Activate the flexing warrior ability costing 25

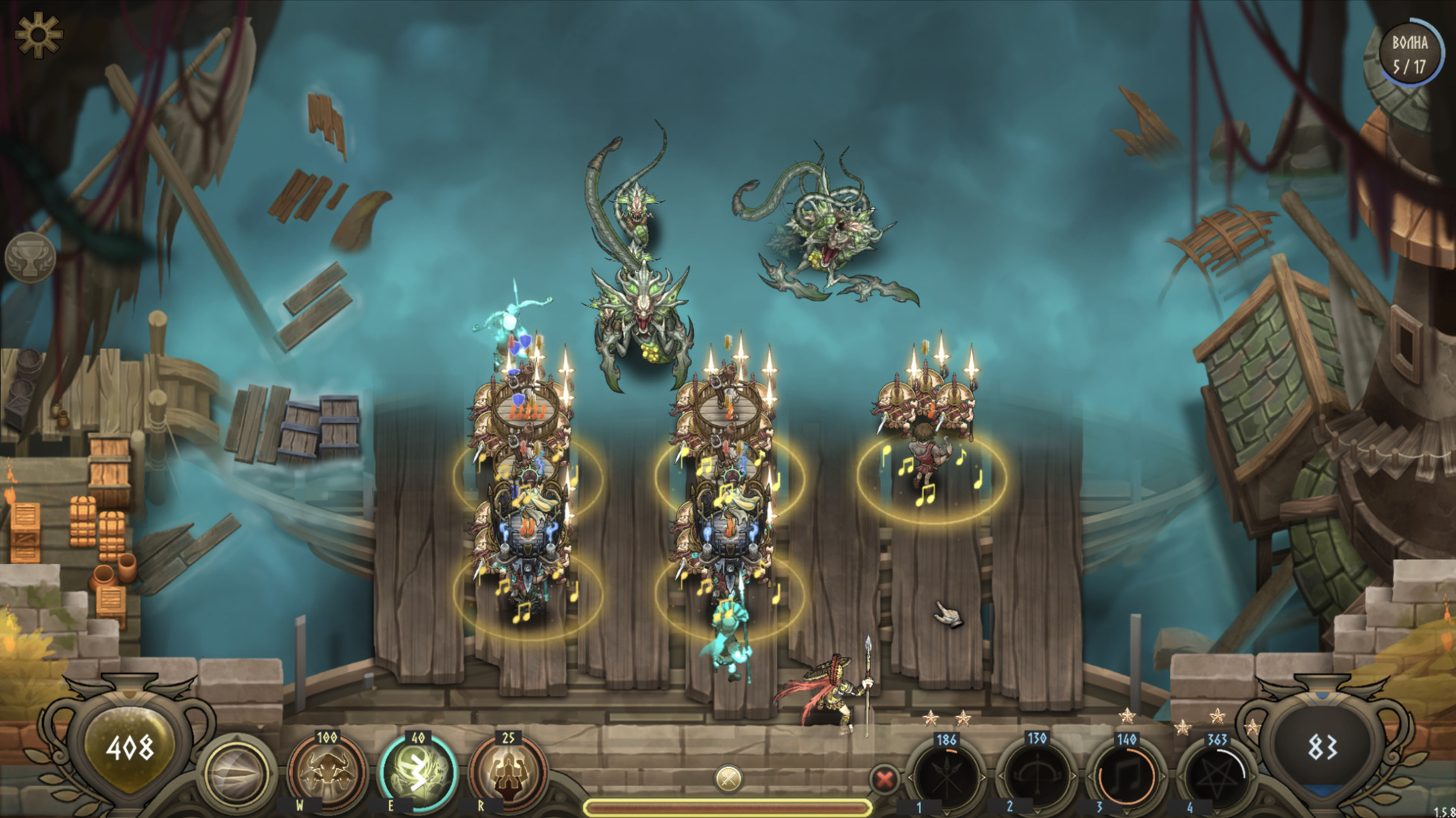click(x=508, y=773)
